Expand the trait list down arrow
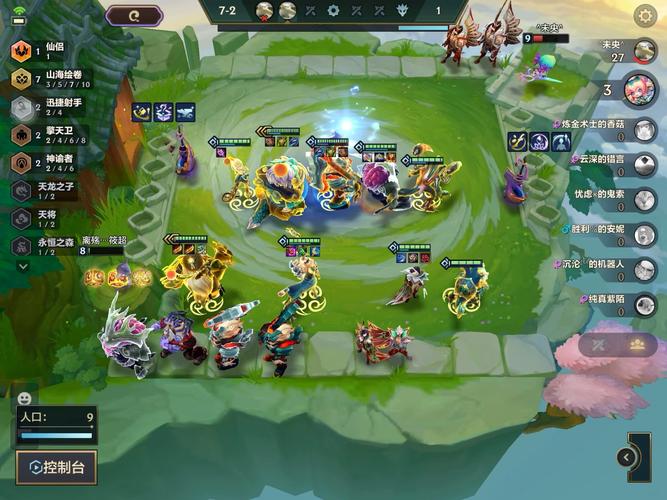This screenshot has width=667, height=500. click(x=23, y=267)
